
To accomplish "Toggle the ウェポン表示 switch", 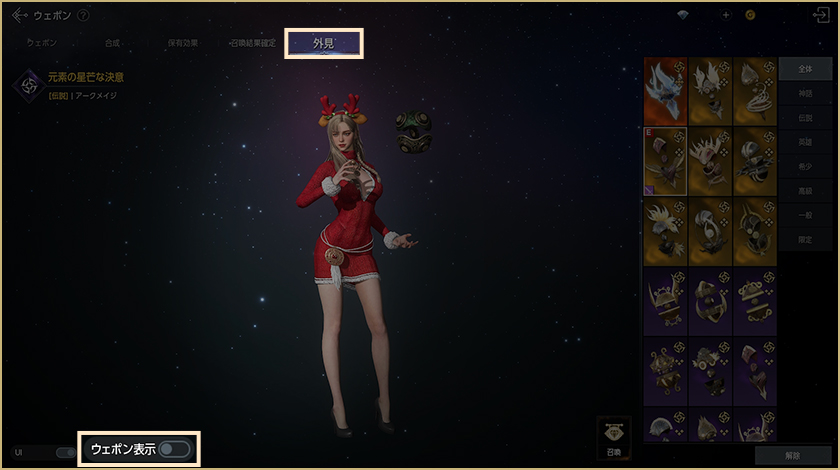I will pos(173,449).
